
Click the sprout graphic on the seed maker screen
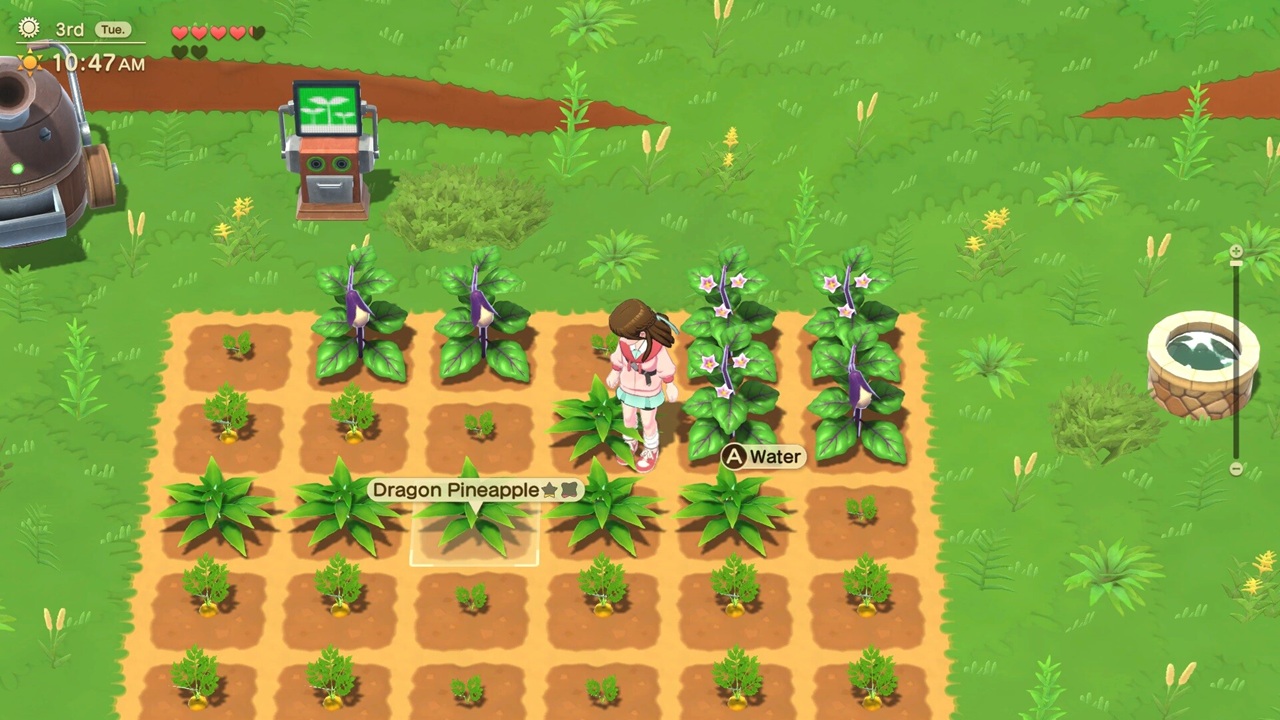pos(328,105)
